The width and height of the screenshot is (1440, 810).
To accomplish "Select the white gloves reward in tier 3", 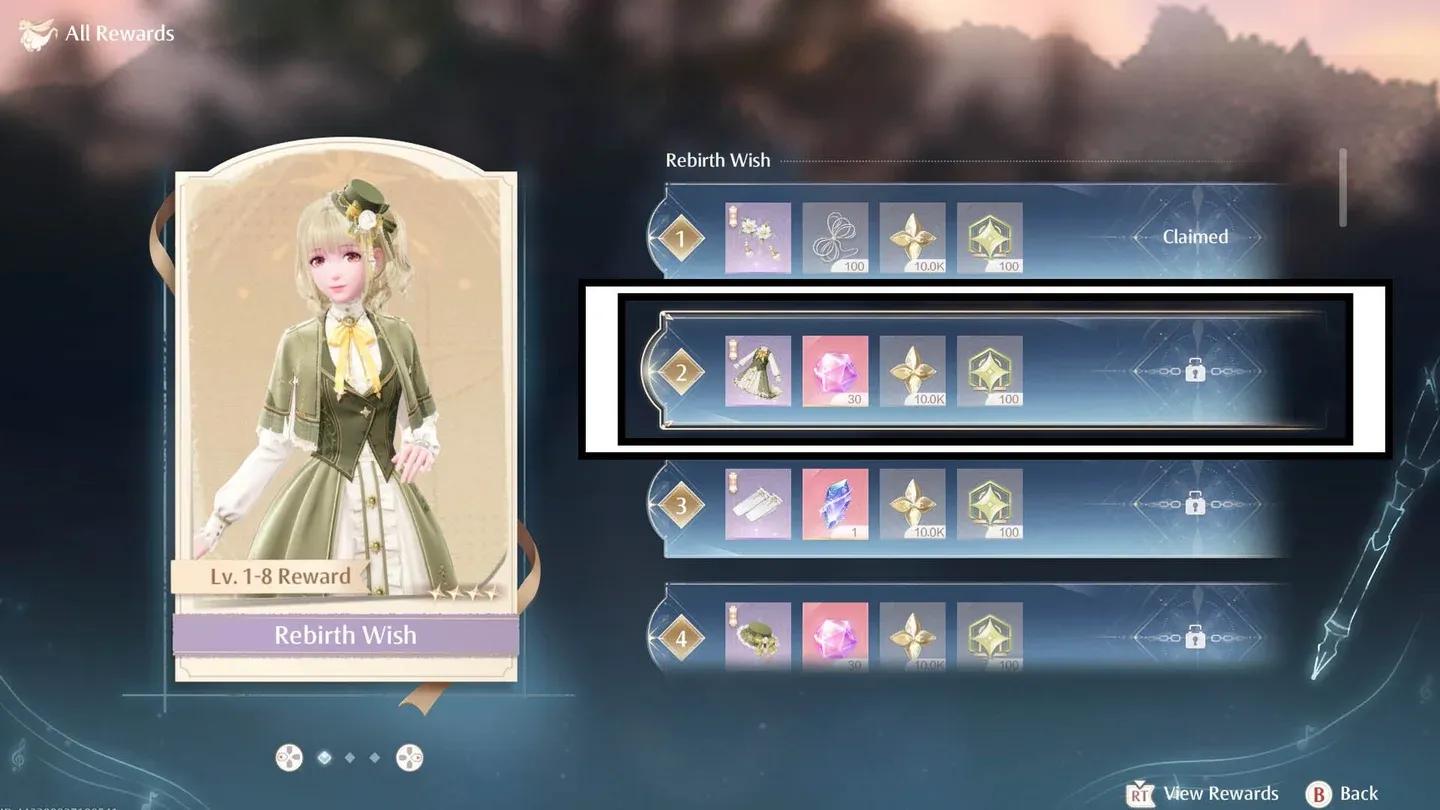I will pyautogui.click(x=757, y=504).
